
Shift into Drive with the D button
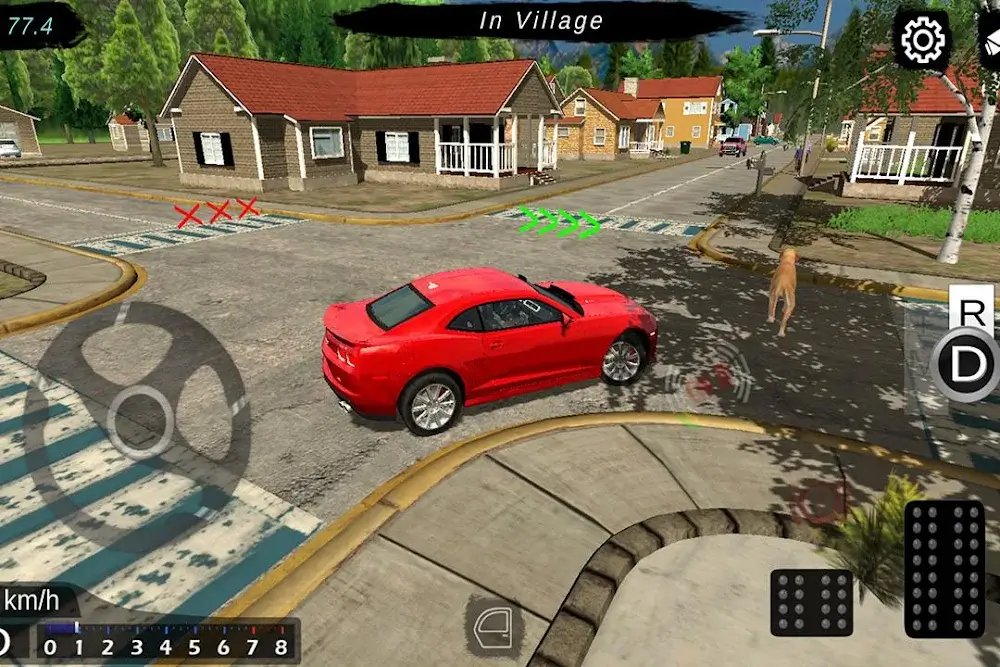click(966, 365)
